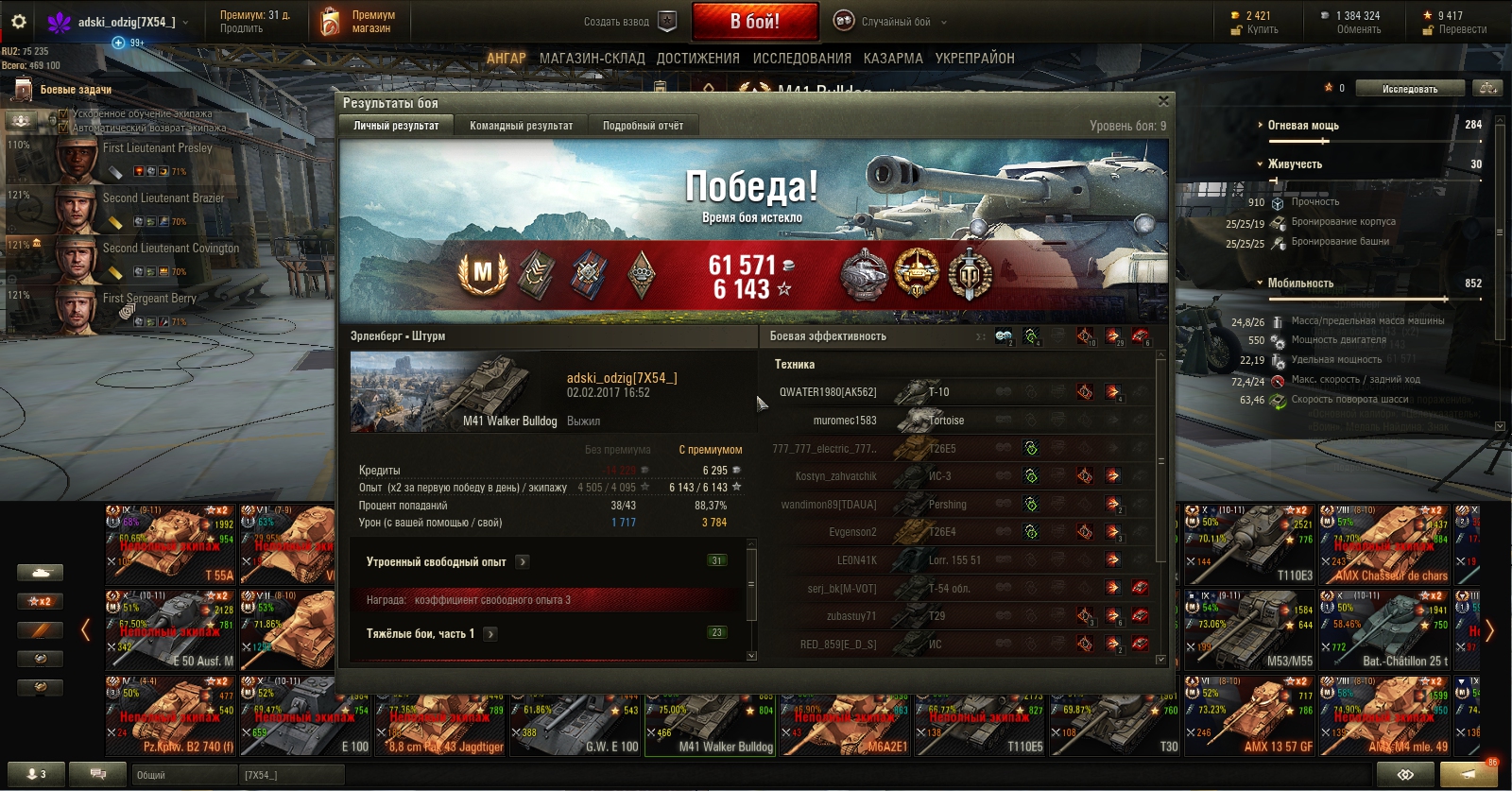
Task: Start battle with the В бой! button
Action: [754, 21]
